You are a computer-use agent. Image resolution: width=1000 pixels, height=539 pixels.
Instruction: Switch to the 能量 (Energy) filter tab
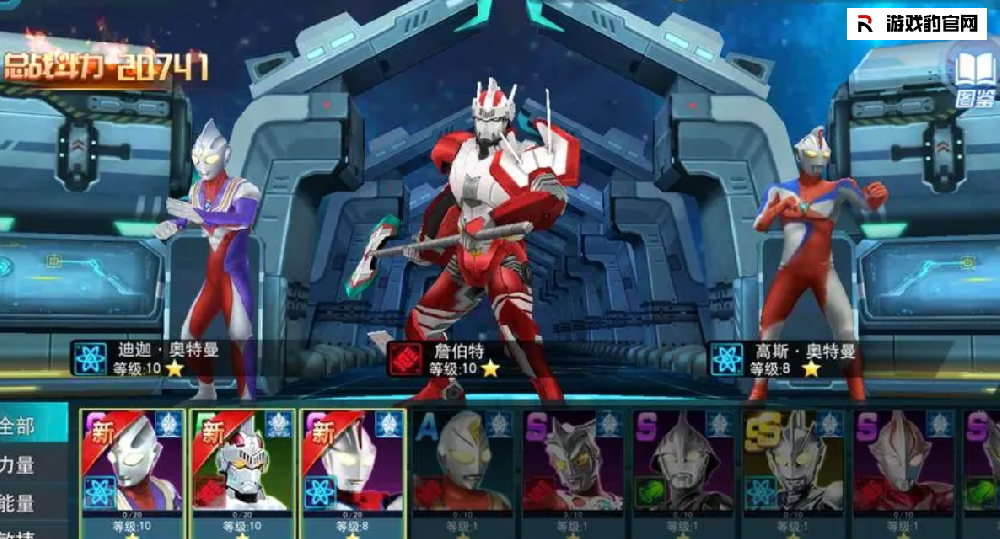click(x=20, y=504)
